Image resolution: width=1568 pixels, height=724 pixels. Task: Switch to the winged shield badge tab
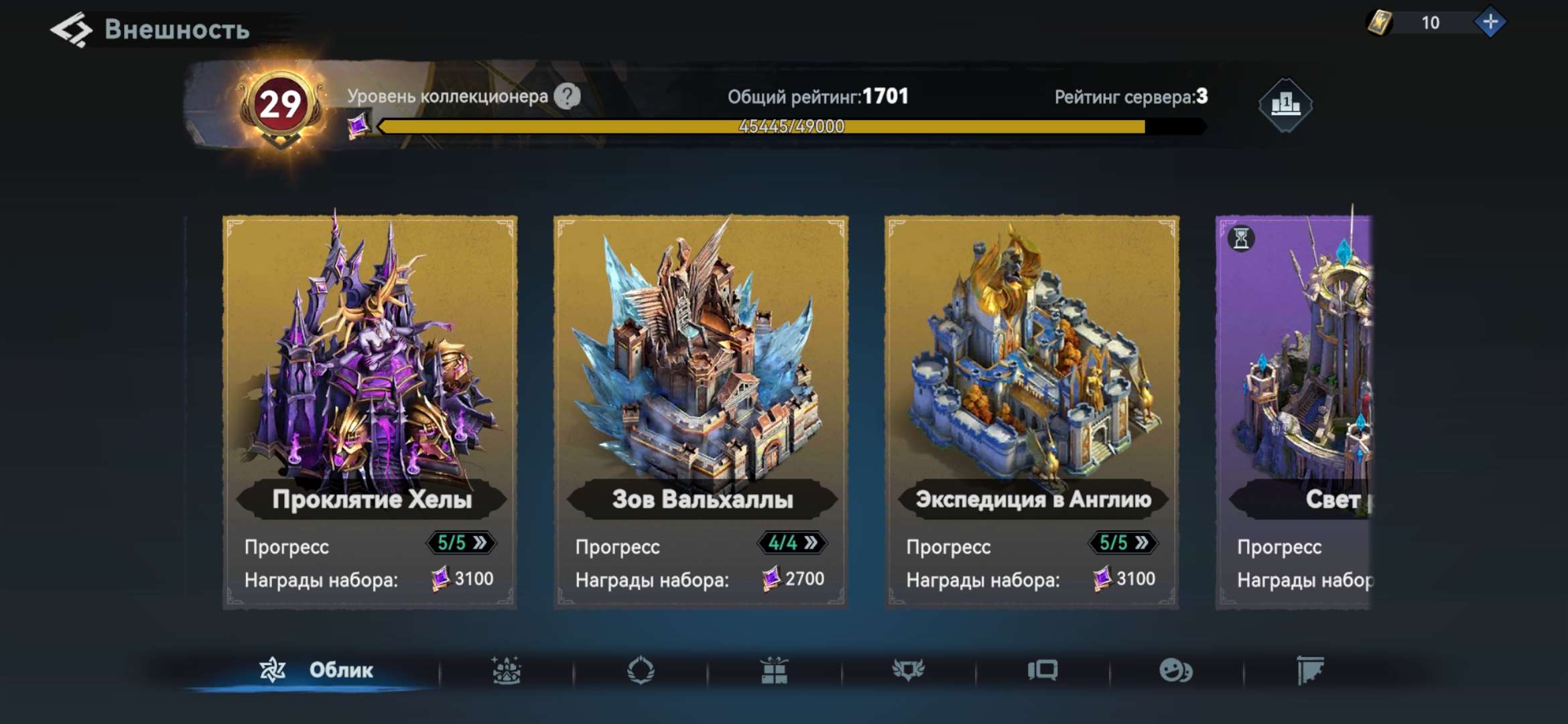(x=909, y=670)
